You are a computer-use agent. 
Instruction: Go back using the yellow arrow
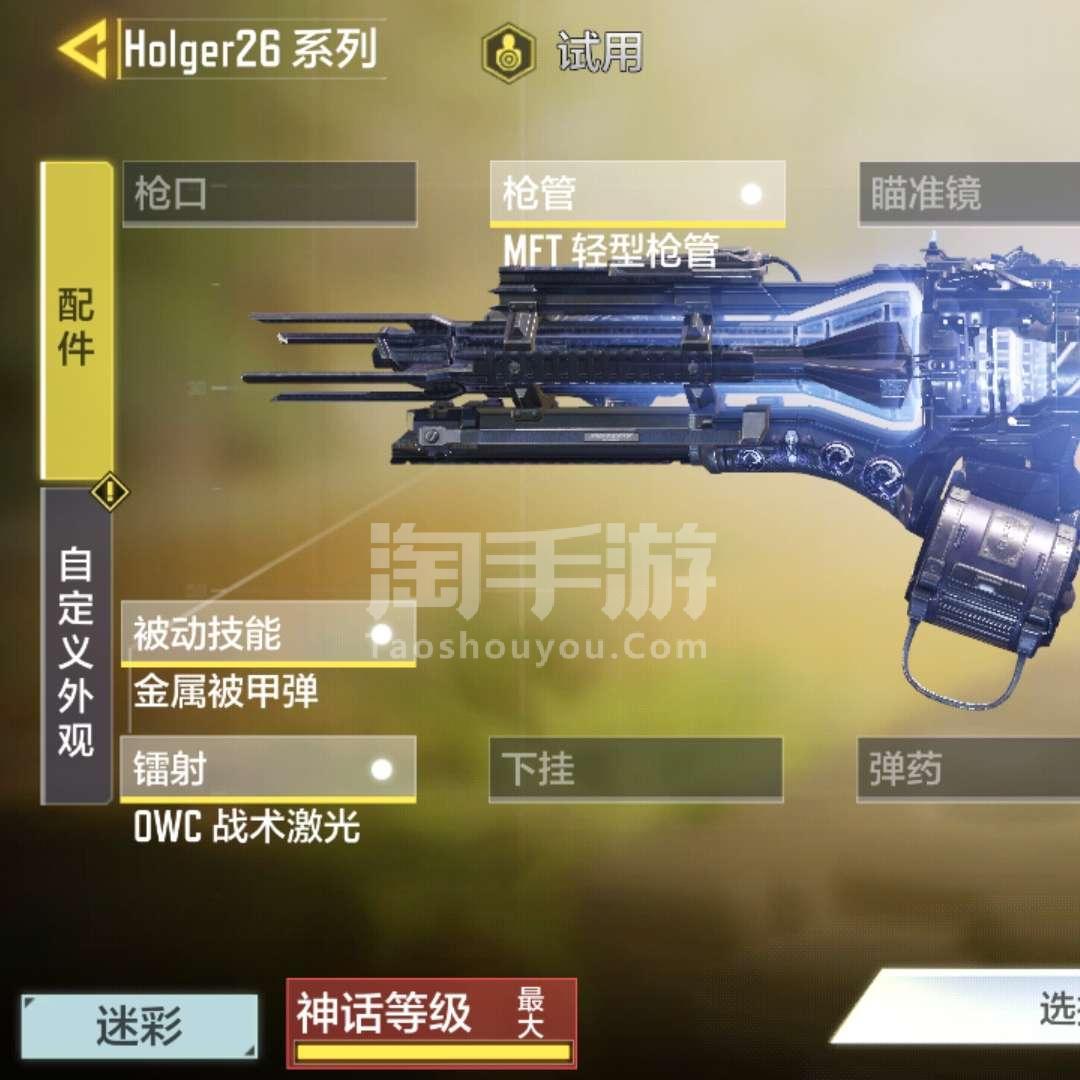83,49
